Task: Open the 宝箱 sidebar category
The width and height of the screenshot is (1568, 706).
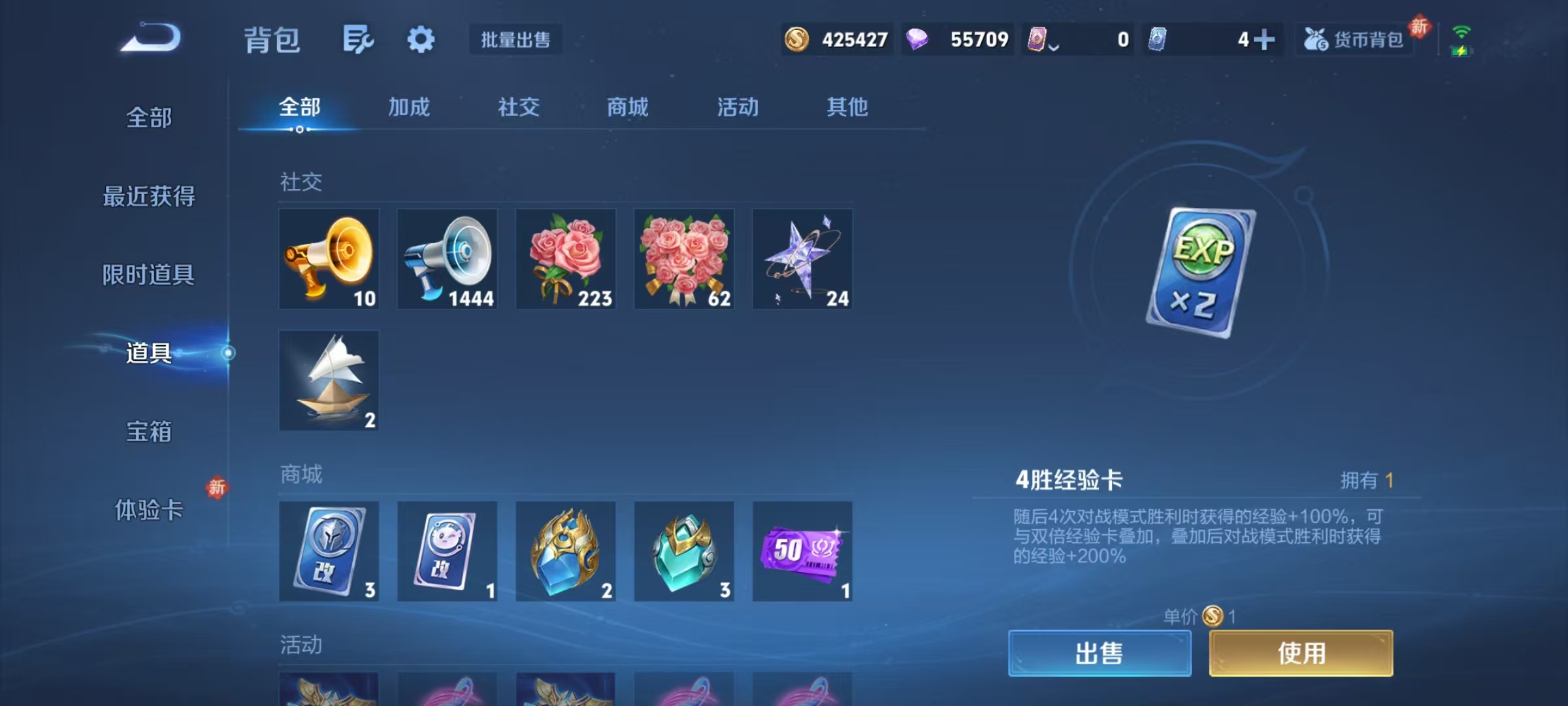Action: click(x=149, y=431)
